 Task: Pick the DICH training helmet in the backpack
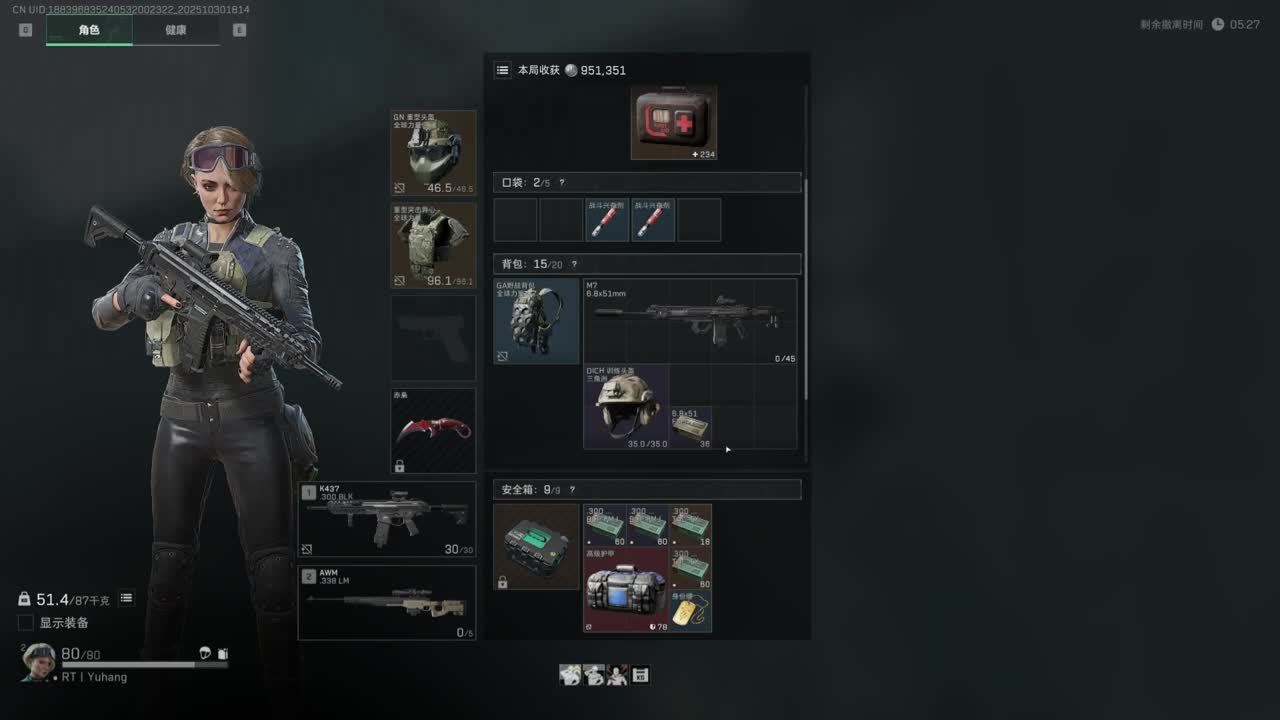(x=626, y=406)
